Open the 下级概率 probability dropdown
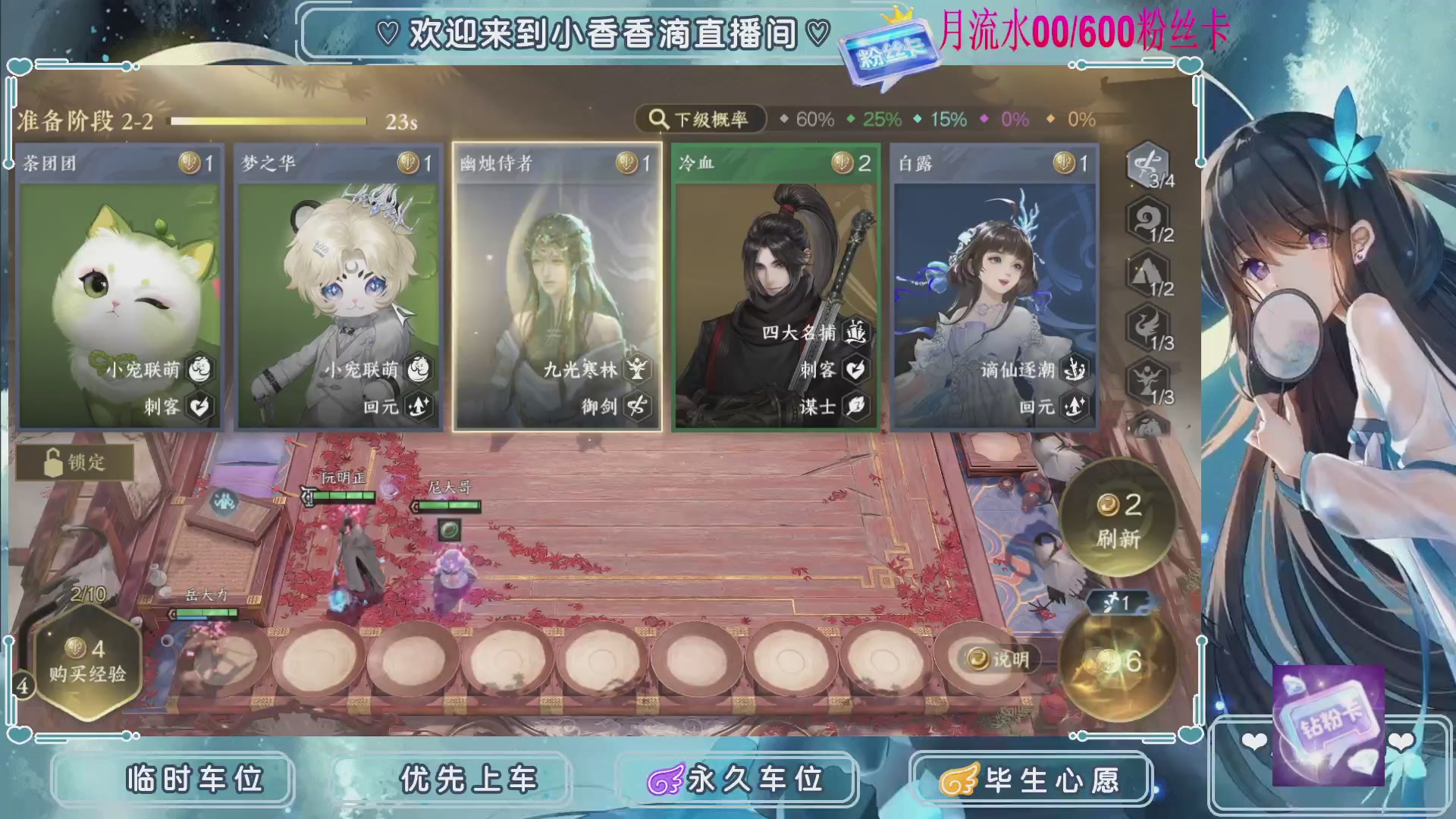The image size is (1456, 819). click(701, 118)
